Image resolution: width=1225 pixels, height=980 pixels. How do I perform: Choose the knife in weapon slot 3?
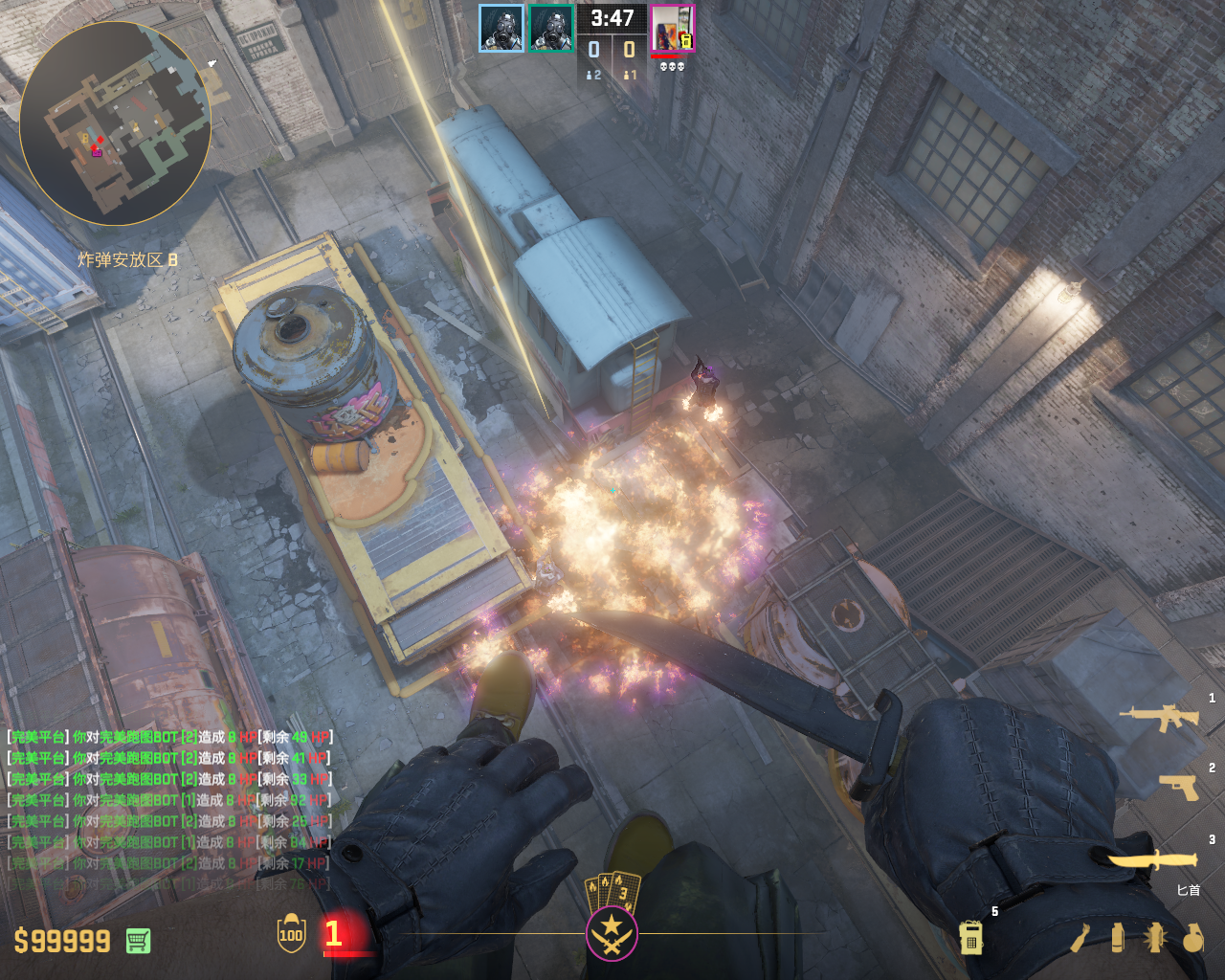coord(1153,859)
